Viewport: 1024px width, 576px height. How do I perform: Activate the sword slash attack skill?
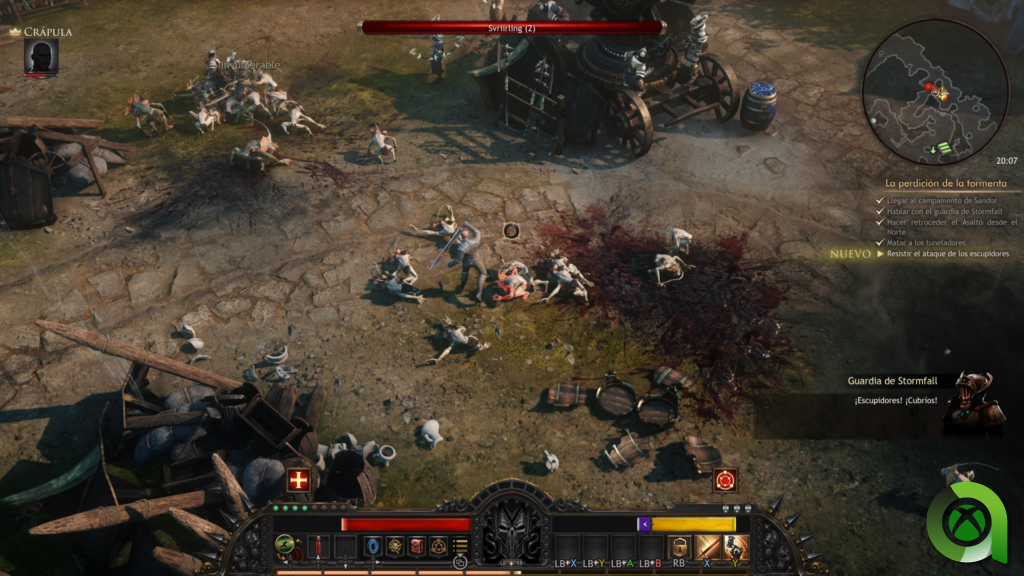click(x=708, y=546)
